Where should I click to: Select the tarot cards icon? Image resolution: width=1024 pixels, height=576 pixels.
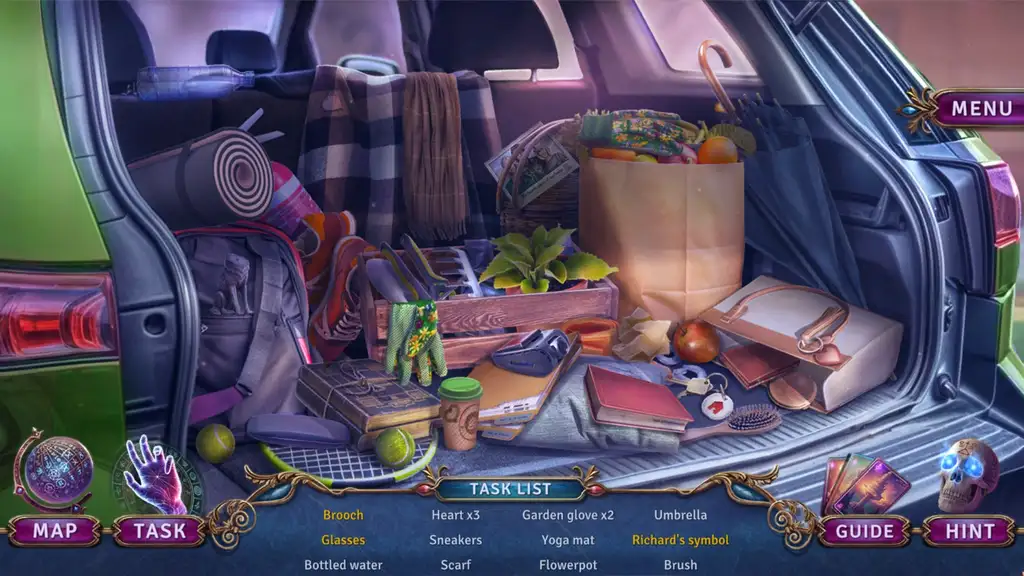point(865,483)
